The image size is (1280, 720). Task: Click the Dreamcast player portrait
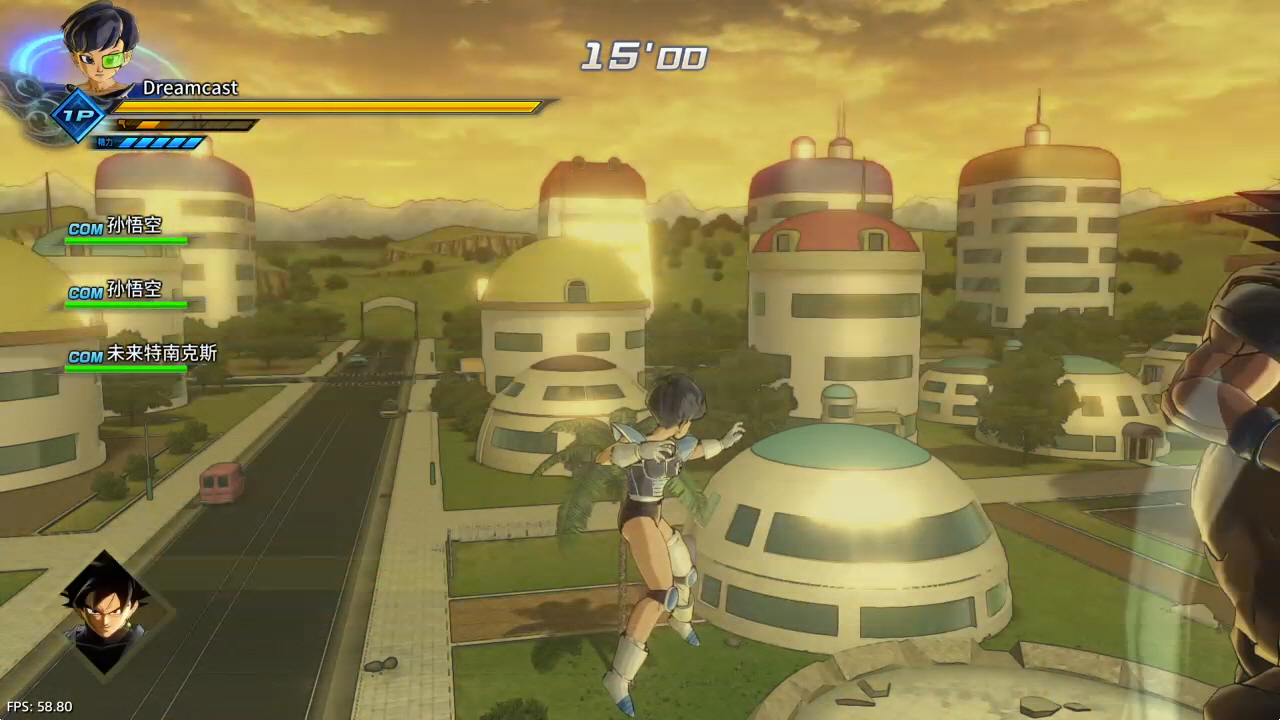(x=100, y=45)
